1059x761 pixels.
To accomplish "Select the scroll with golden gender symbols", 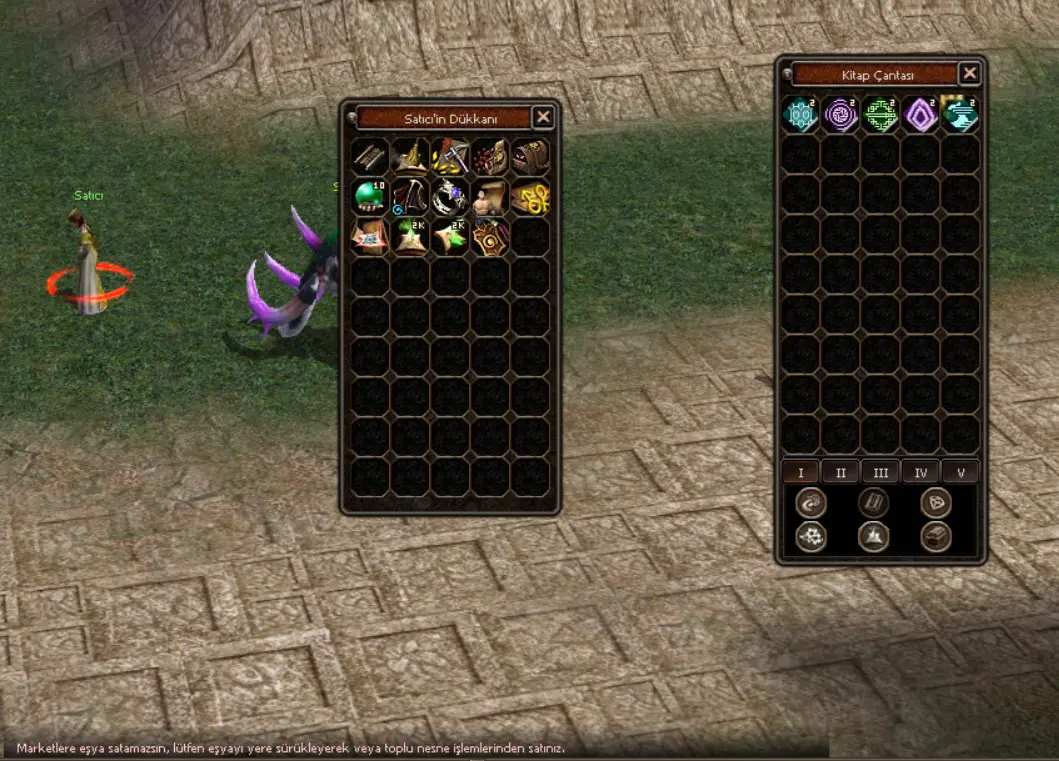I will point(530,197).
